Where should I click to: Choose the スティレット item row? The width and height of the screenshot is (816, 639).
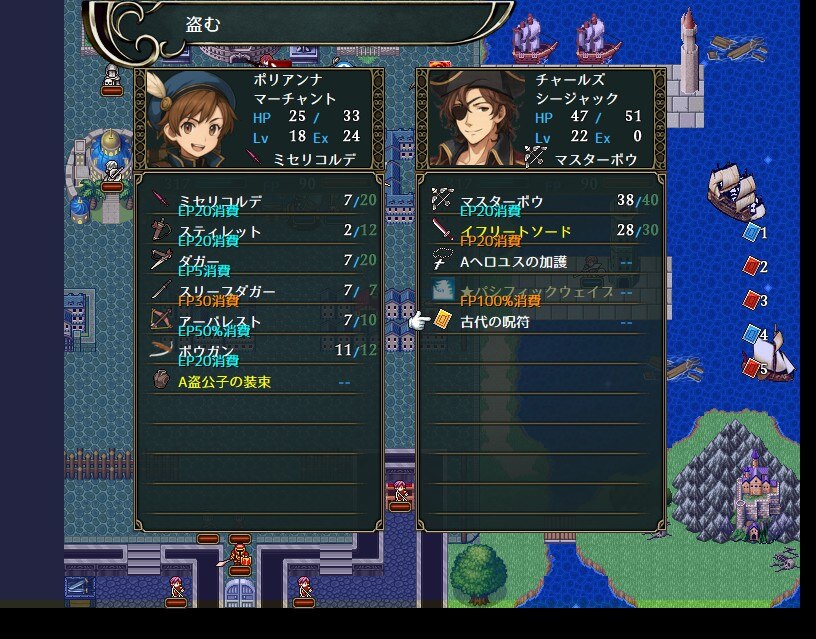tap(258, 232)
